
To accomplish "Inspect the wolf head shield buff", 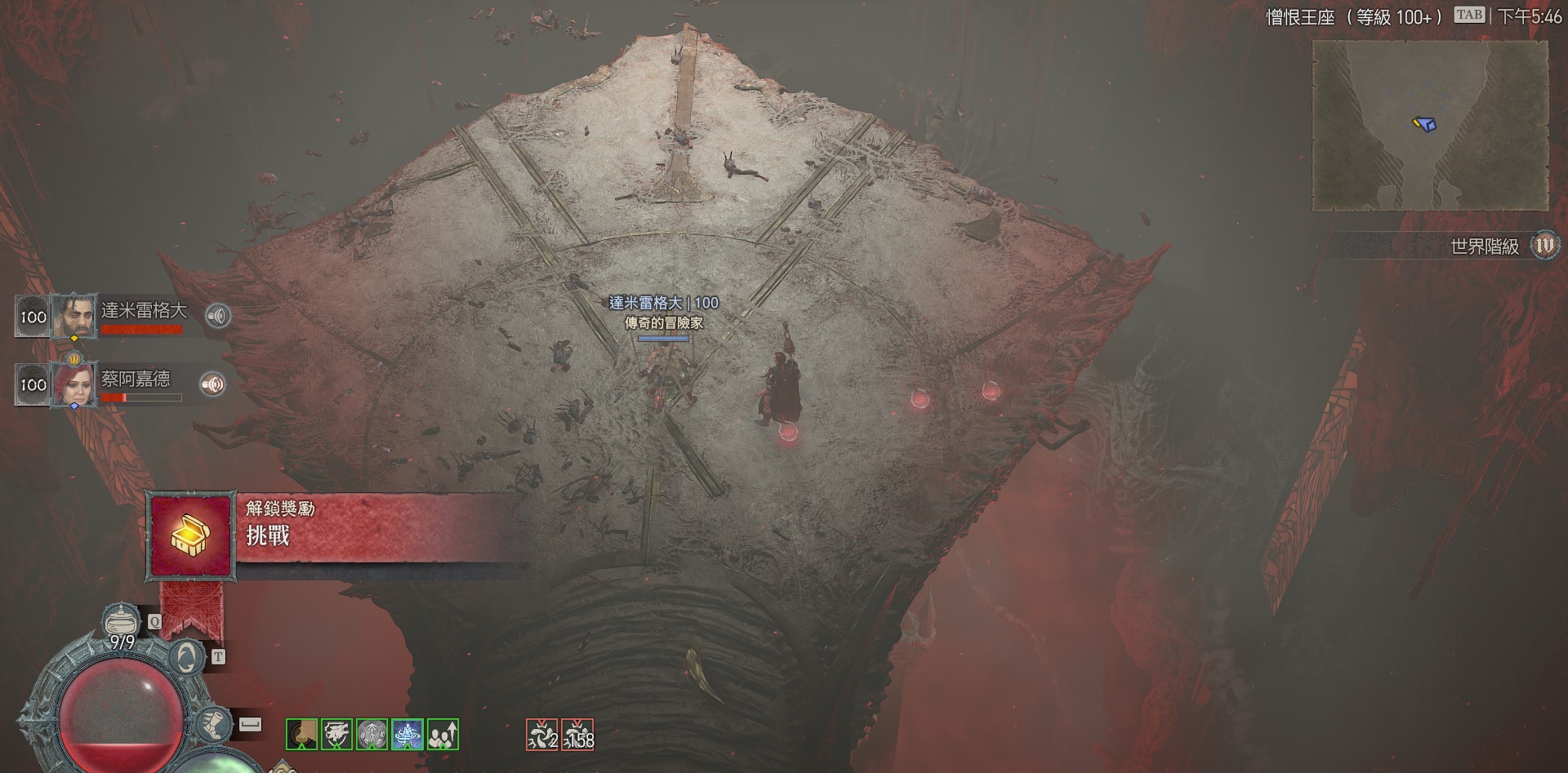I will [x=336, y=735].
